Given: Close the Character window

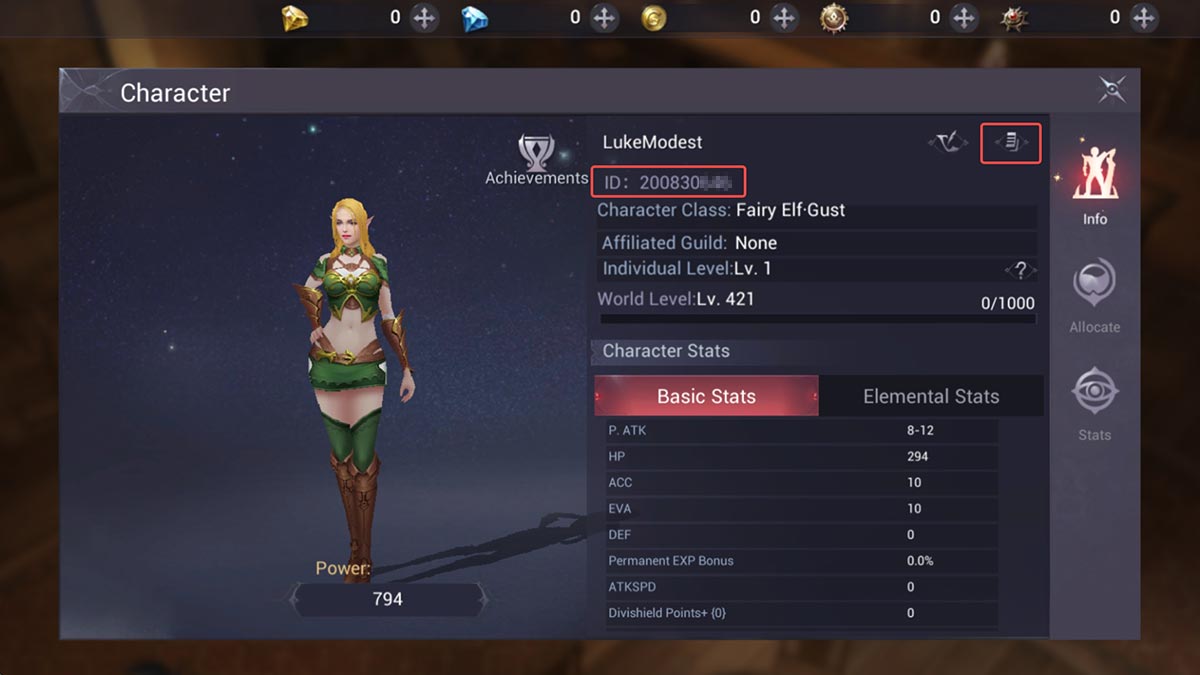Looking at the screenshot, I should (x=1112, y=90).
